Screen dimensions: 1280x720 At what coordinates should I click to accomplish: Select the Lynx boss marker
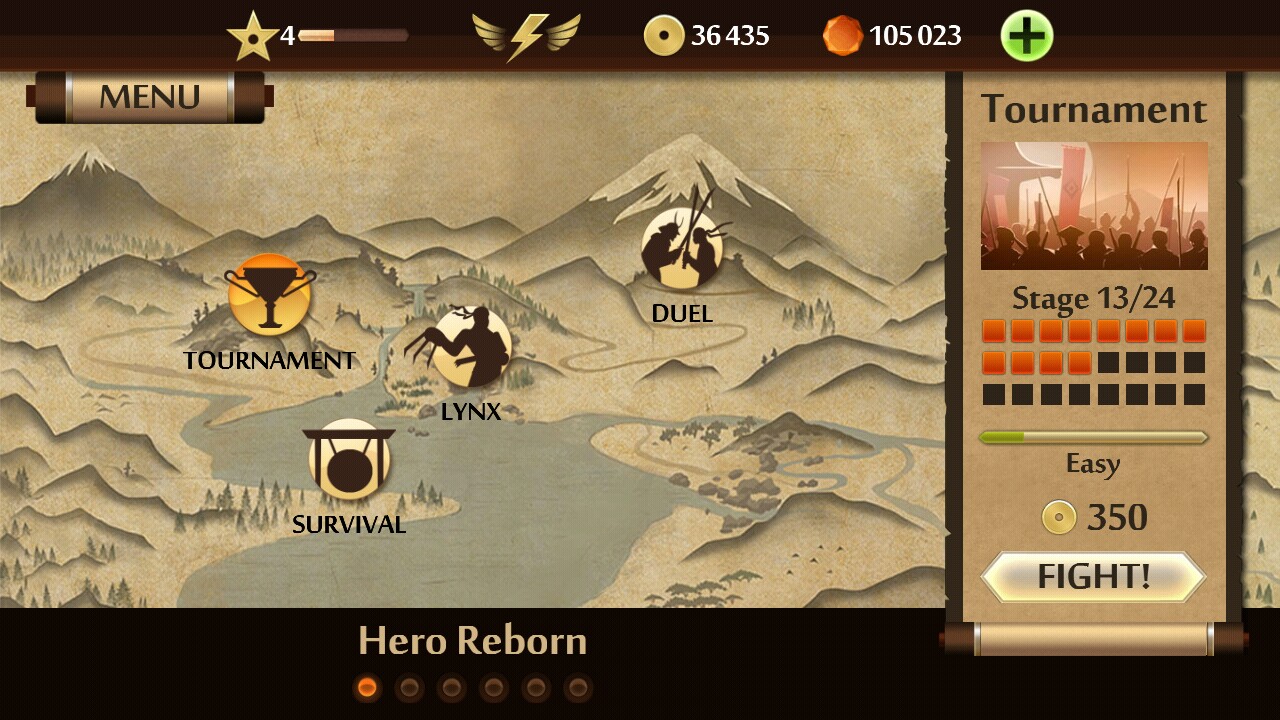click(471, 347)
